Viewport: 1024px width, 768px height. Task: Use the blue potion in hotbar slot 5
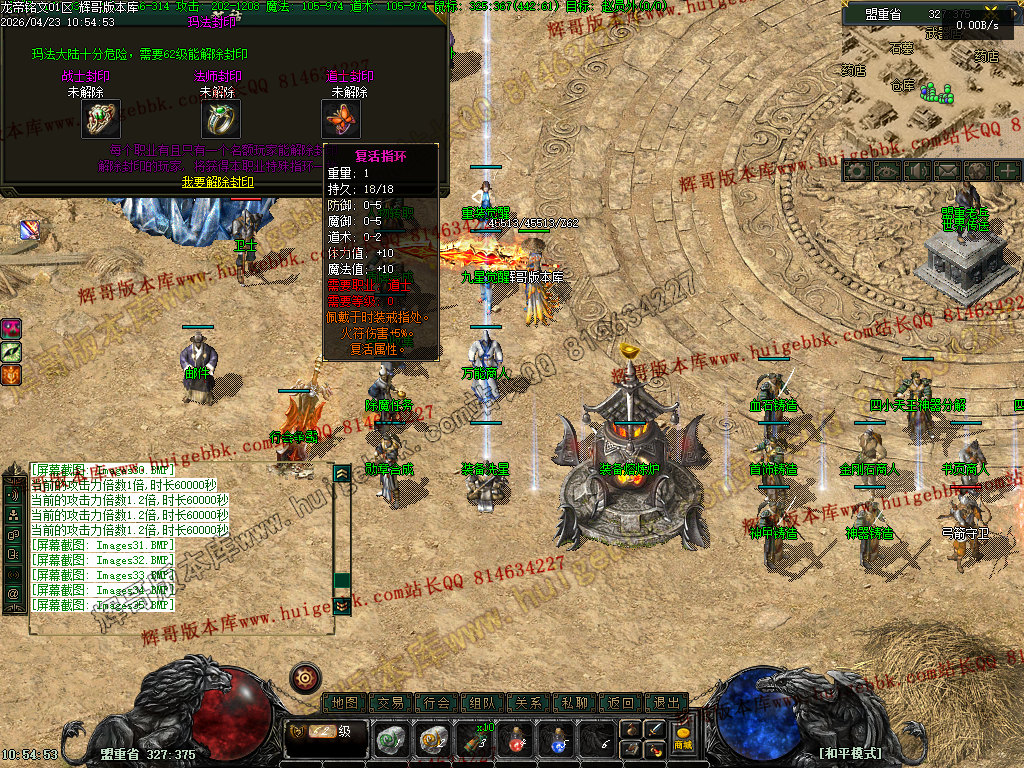point(556,740)
